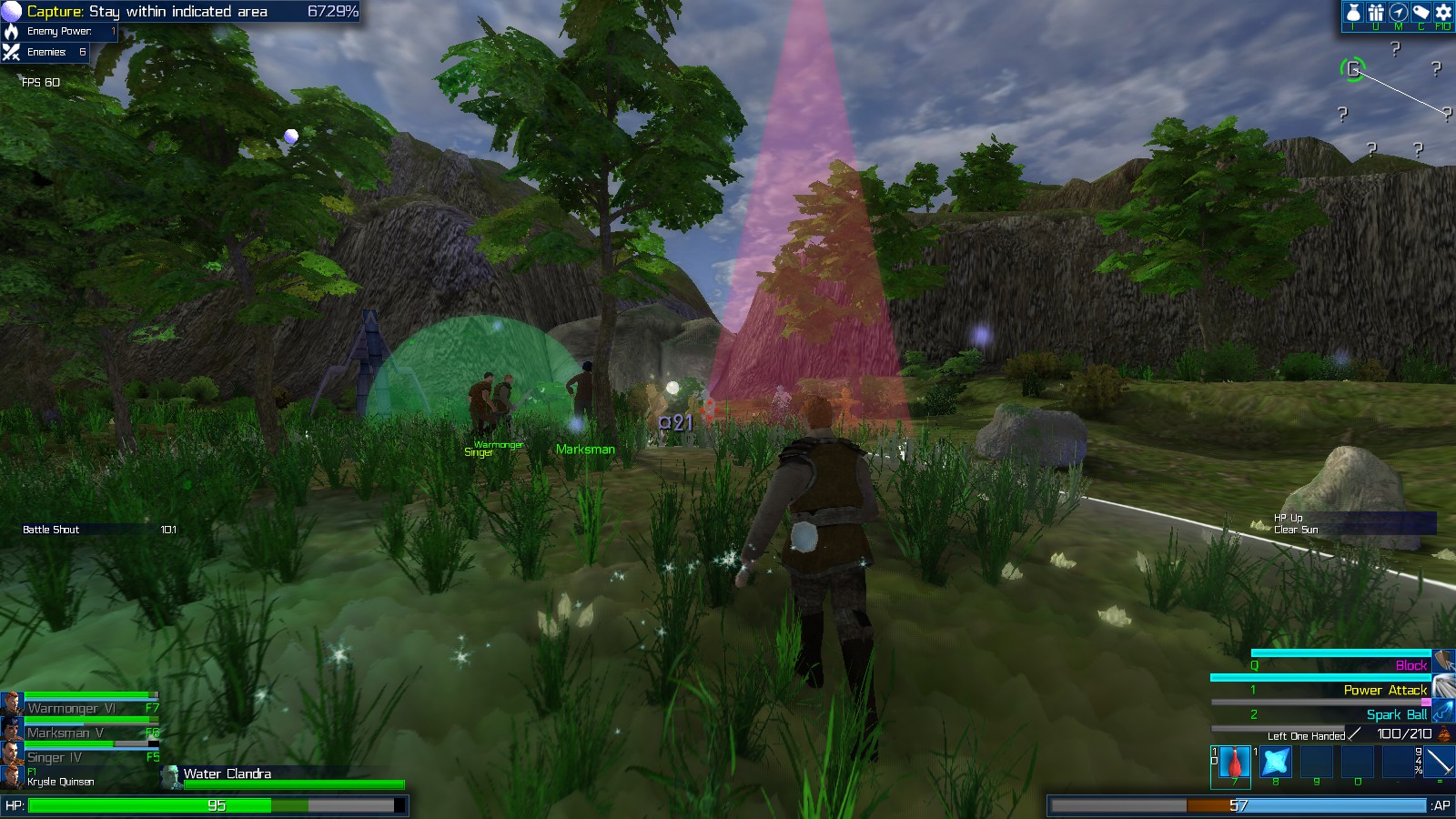Click the tag icon labeled C
The width and height of the screenshot is (1456, 819).
pos(1419,14)
